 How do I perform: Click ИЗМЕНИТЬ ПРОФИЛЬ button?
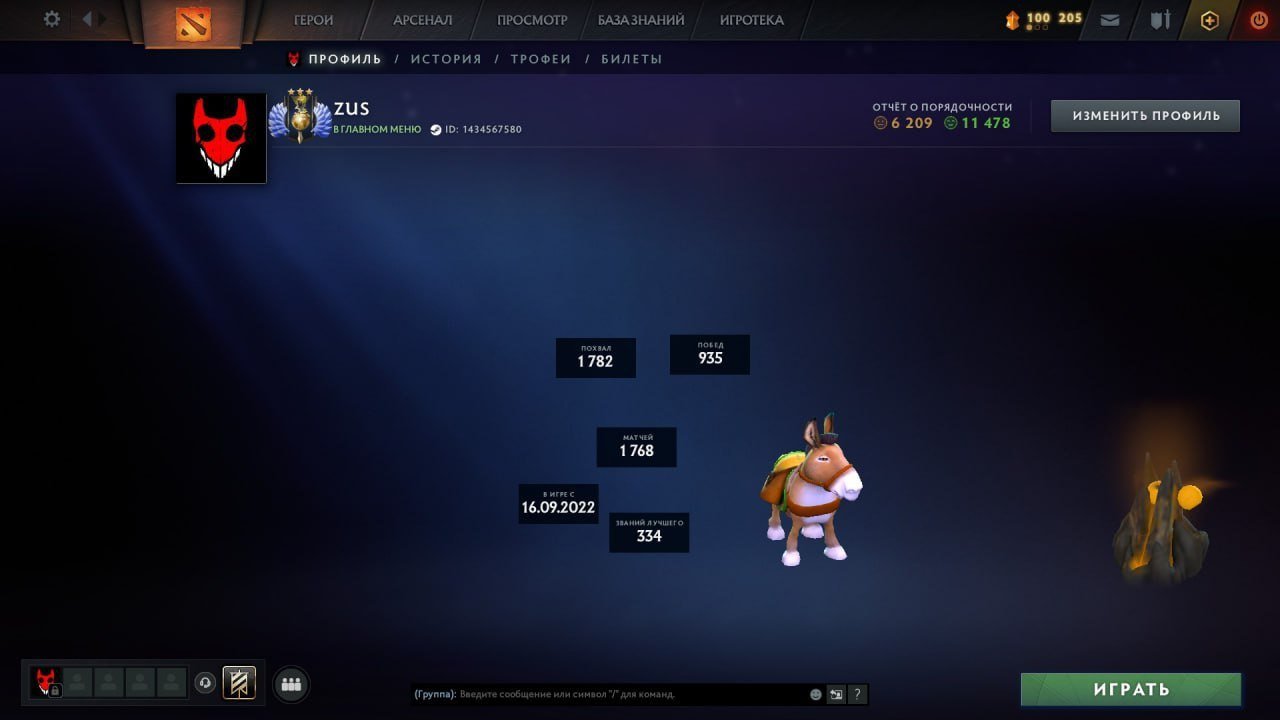coord(1144,115)
